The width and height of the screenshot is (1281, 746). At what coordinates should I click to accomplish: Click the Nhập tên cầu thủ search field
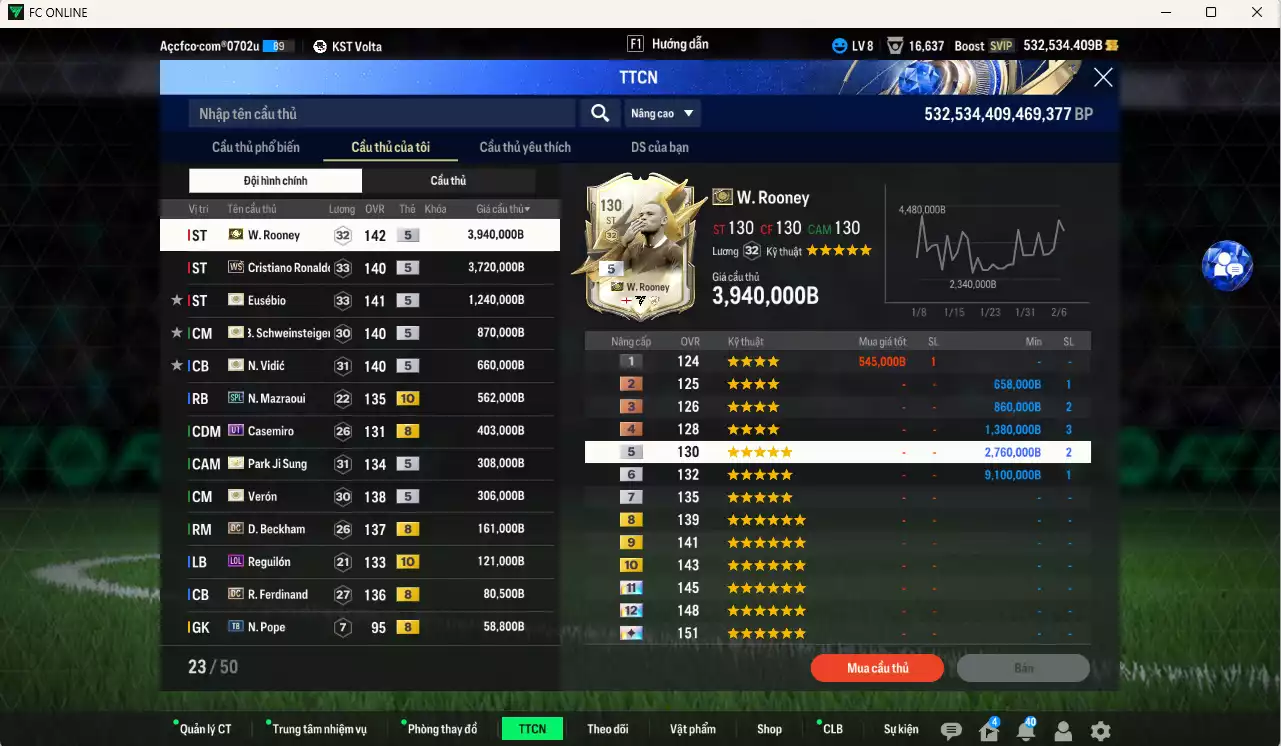pyautogui.click(x=380, y=113)
